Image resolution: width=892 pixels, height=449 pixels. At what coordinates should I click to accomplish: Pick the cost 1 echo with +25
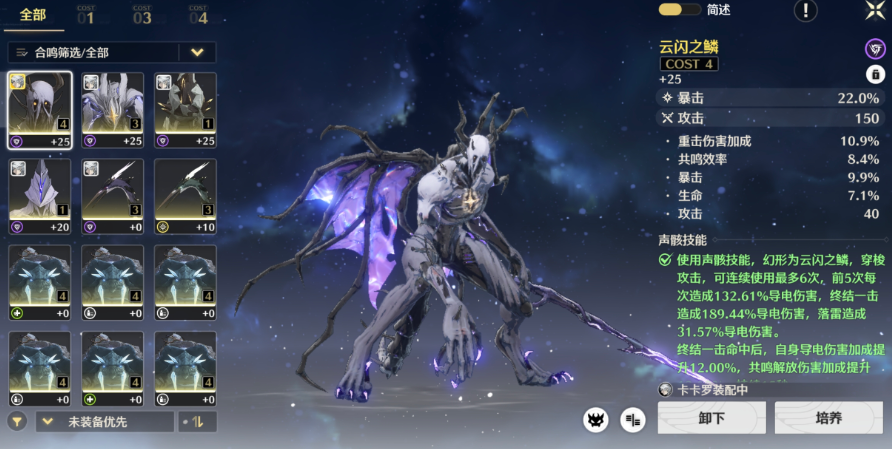click(x=185, y=109)
